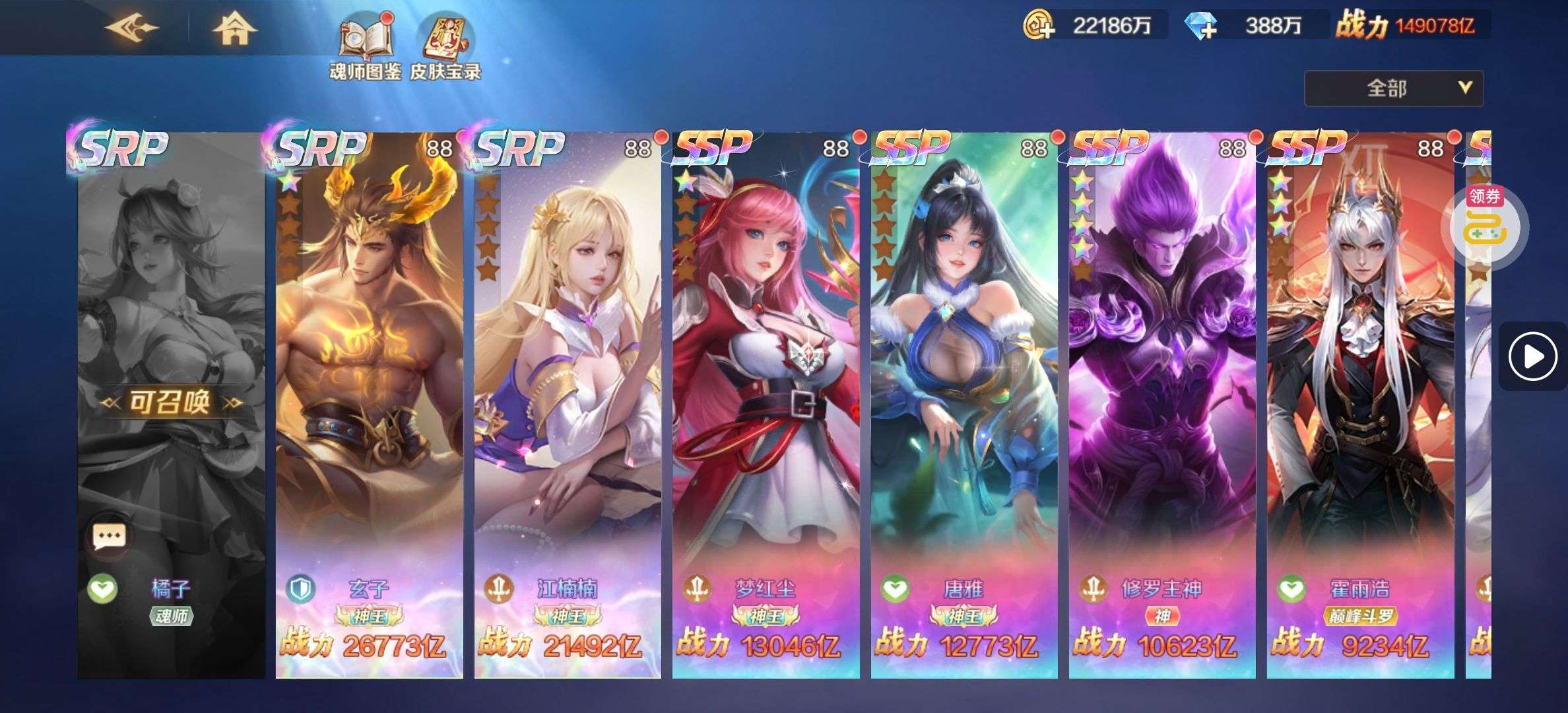Open the 全部 filter dropdown
This screenshot has width=1568, height=713.
(1393, 88)
